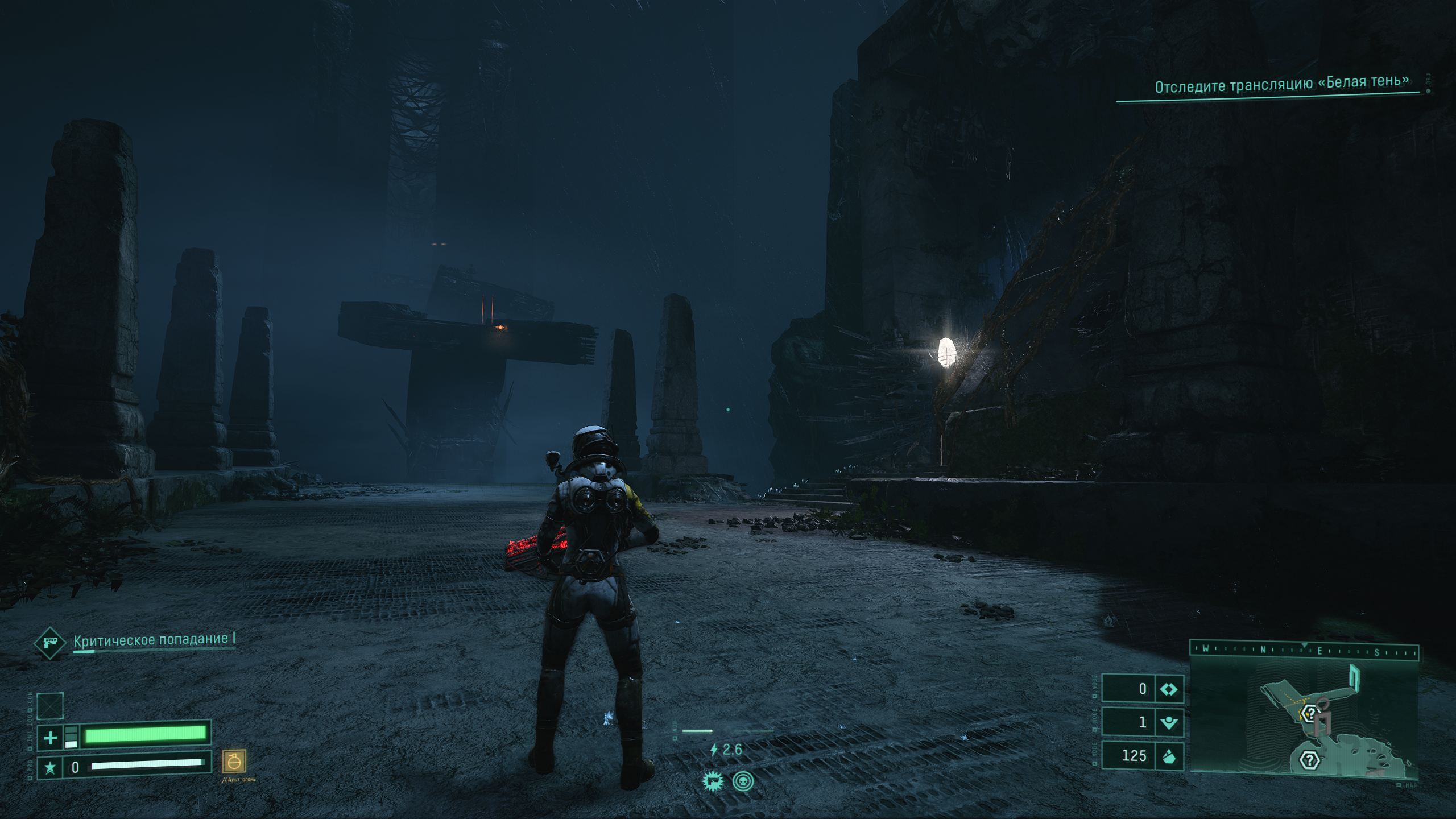Viewport: 1456px width, 819px height.
Task: Click the ether double-diamond resource icon
Action: [1168, 689]
